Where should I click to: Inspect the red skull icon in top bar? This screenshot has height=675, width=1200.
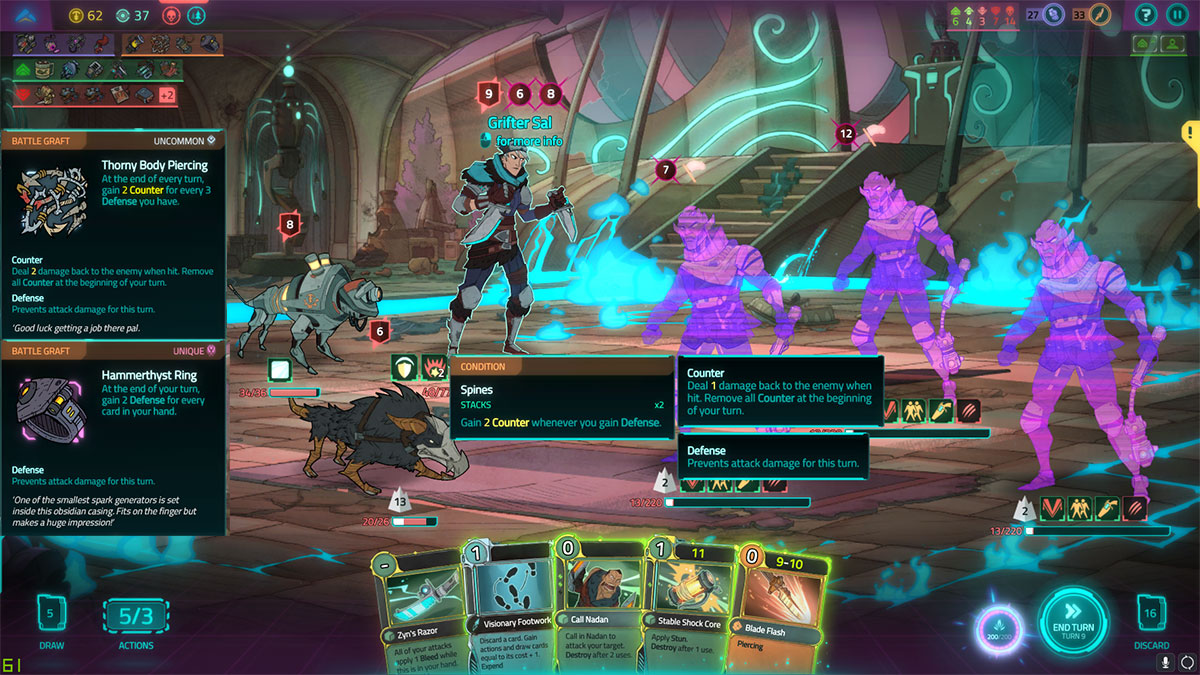[x=170, y=15]
